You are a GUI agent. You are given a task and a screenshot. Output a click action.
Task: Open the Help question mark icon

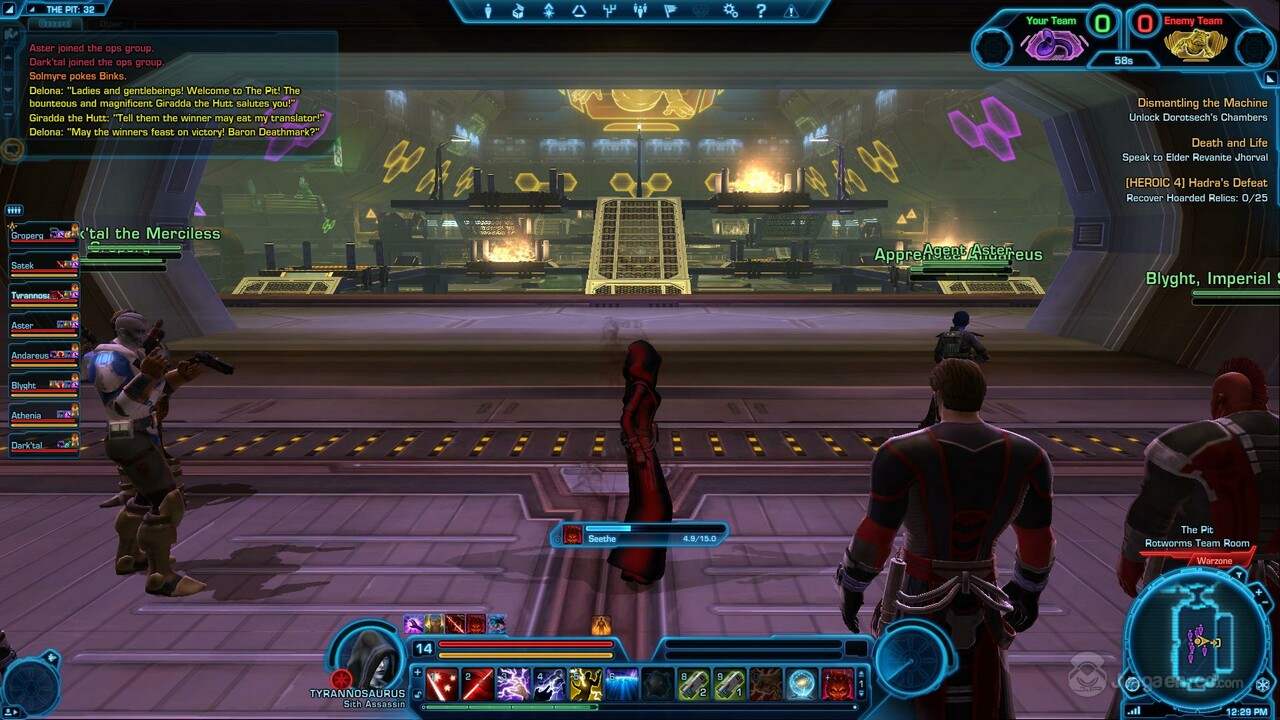pos(761,11)
